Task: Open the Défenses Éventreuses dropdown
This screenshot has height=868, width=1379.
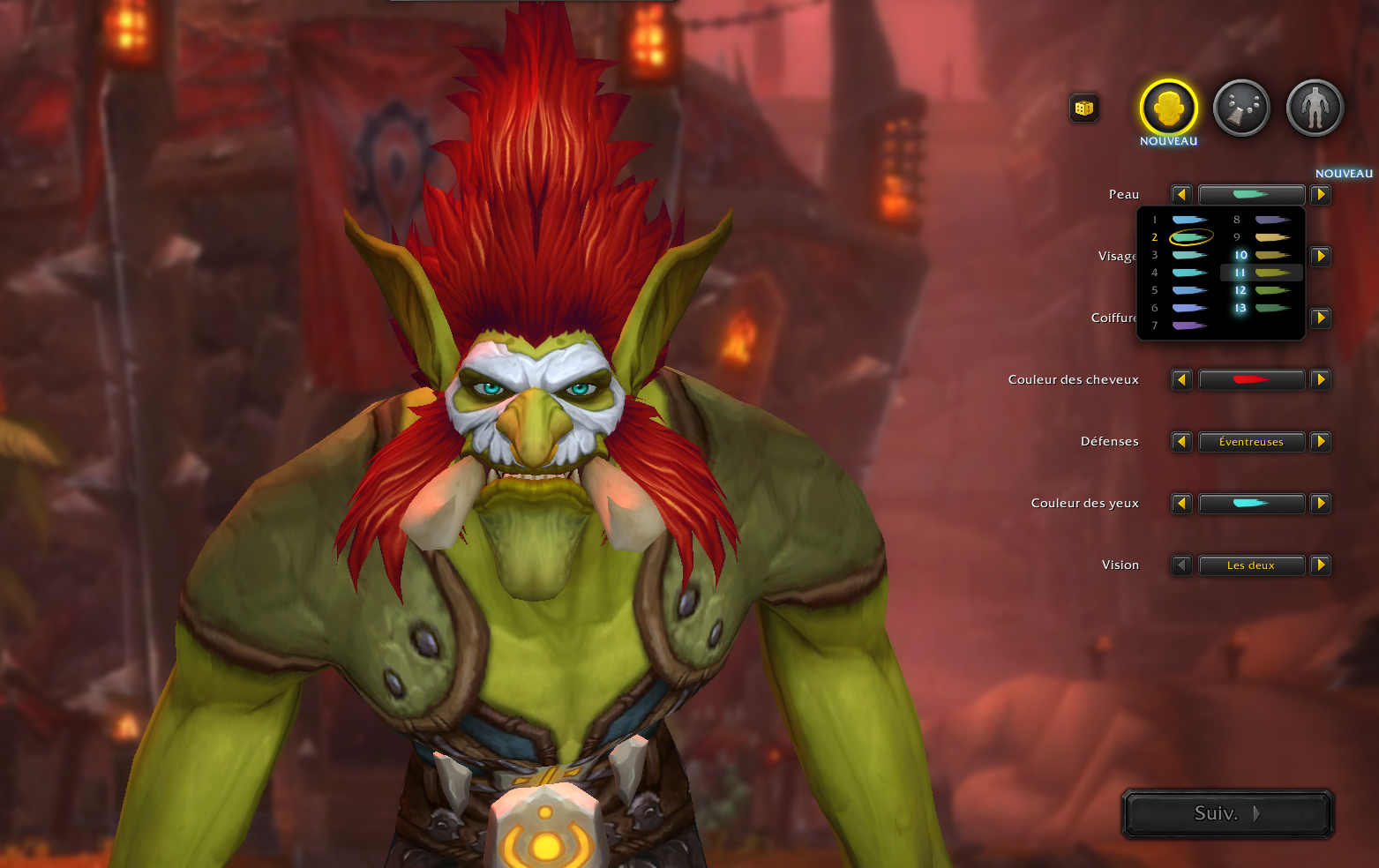Action: click(x=1251, y=442)
